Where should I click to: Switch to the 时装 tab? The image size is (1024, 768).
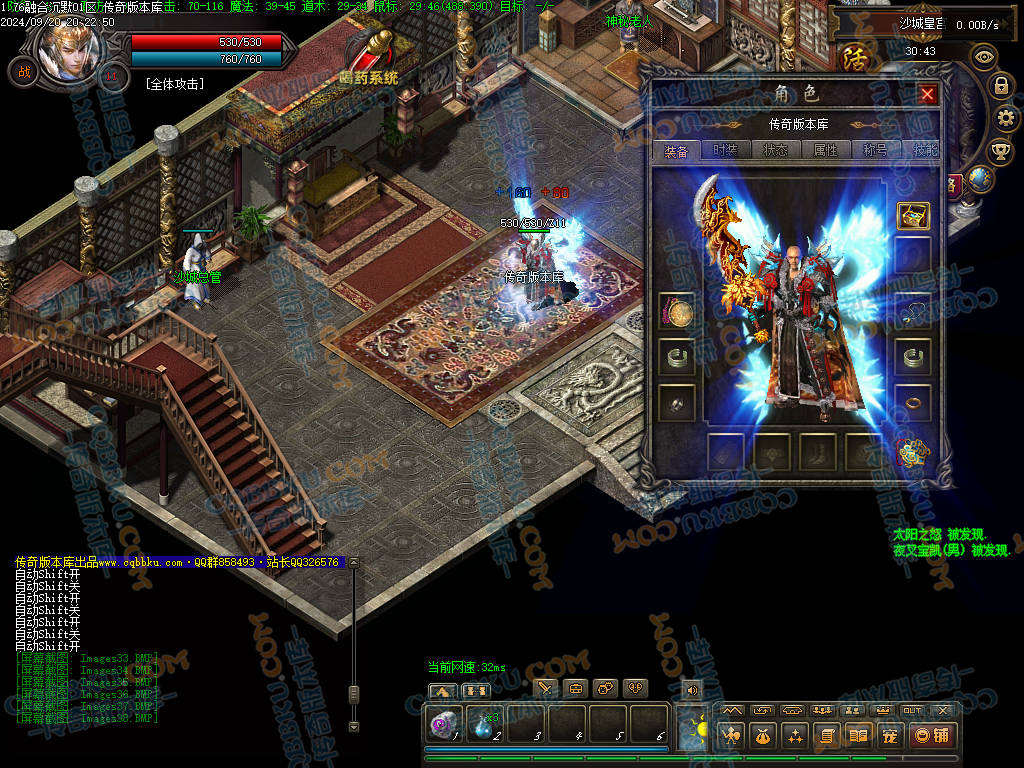pos(724,150)
